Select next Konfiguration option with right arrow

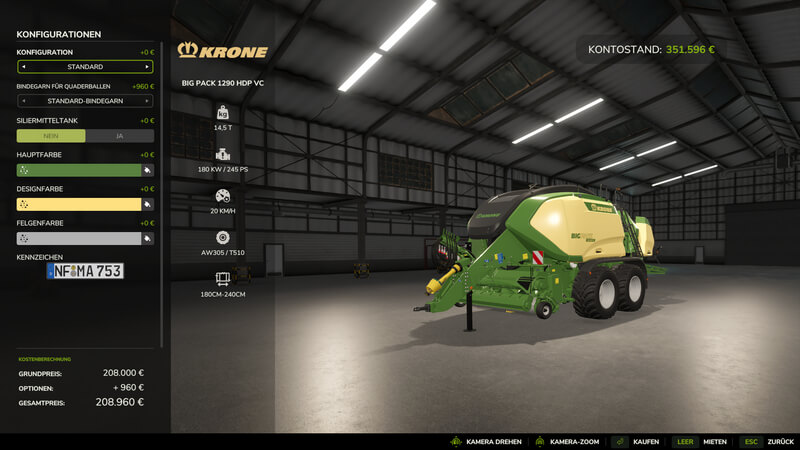148,67
